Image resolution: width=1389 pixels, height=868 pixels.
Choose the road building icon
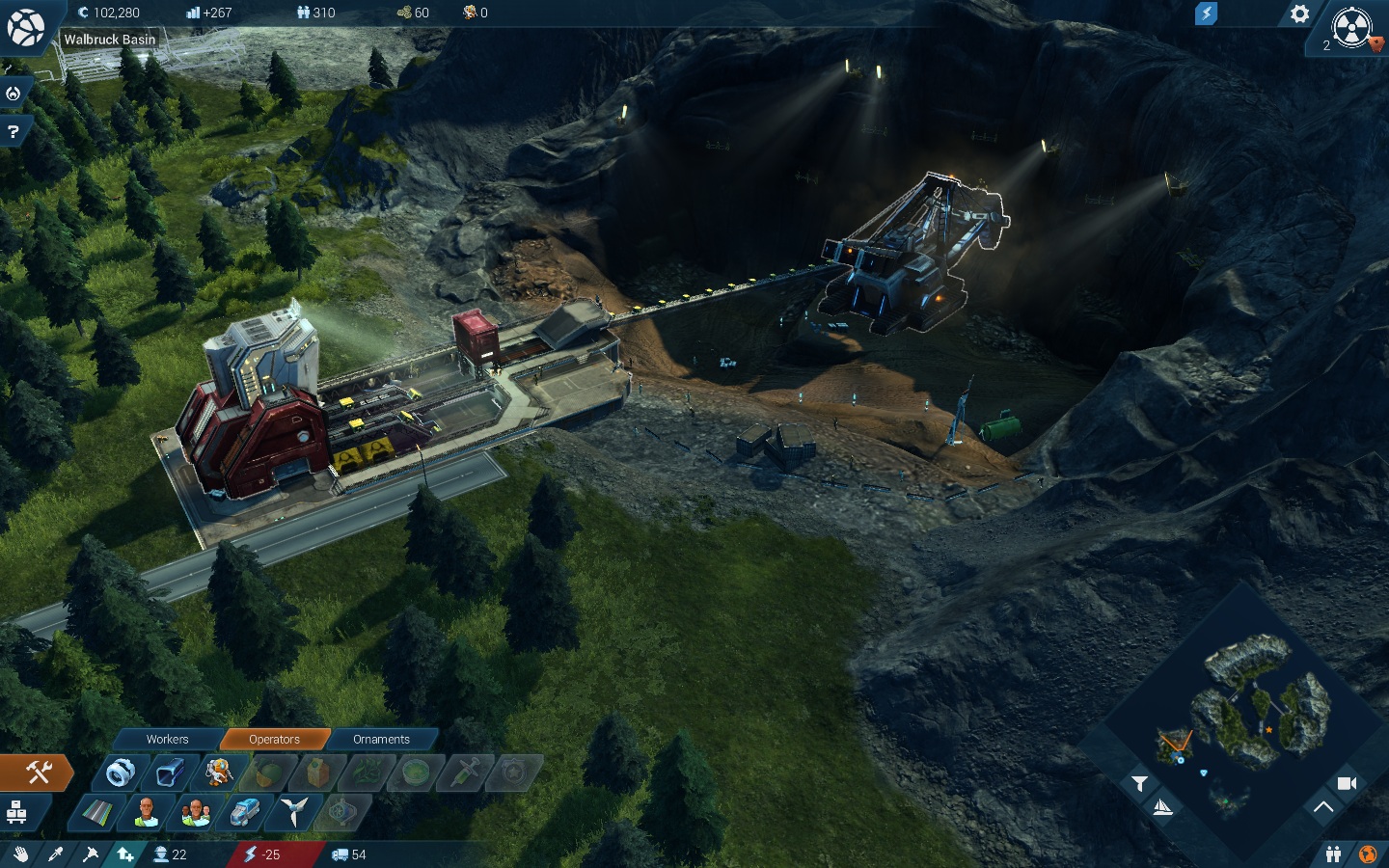(95, 813)
